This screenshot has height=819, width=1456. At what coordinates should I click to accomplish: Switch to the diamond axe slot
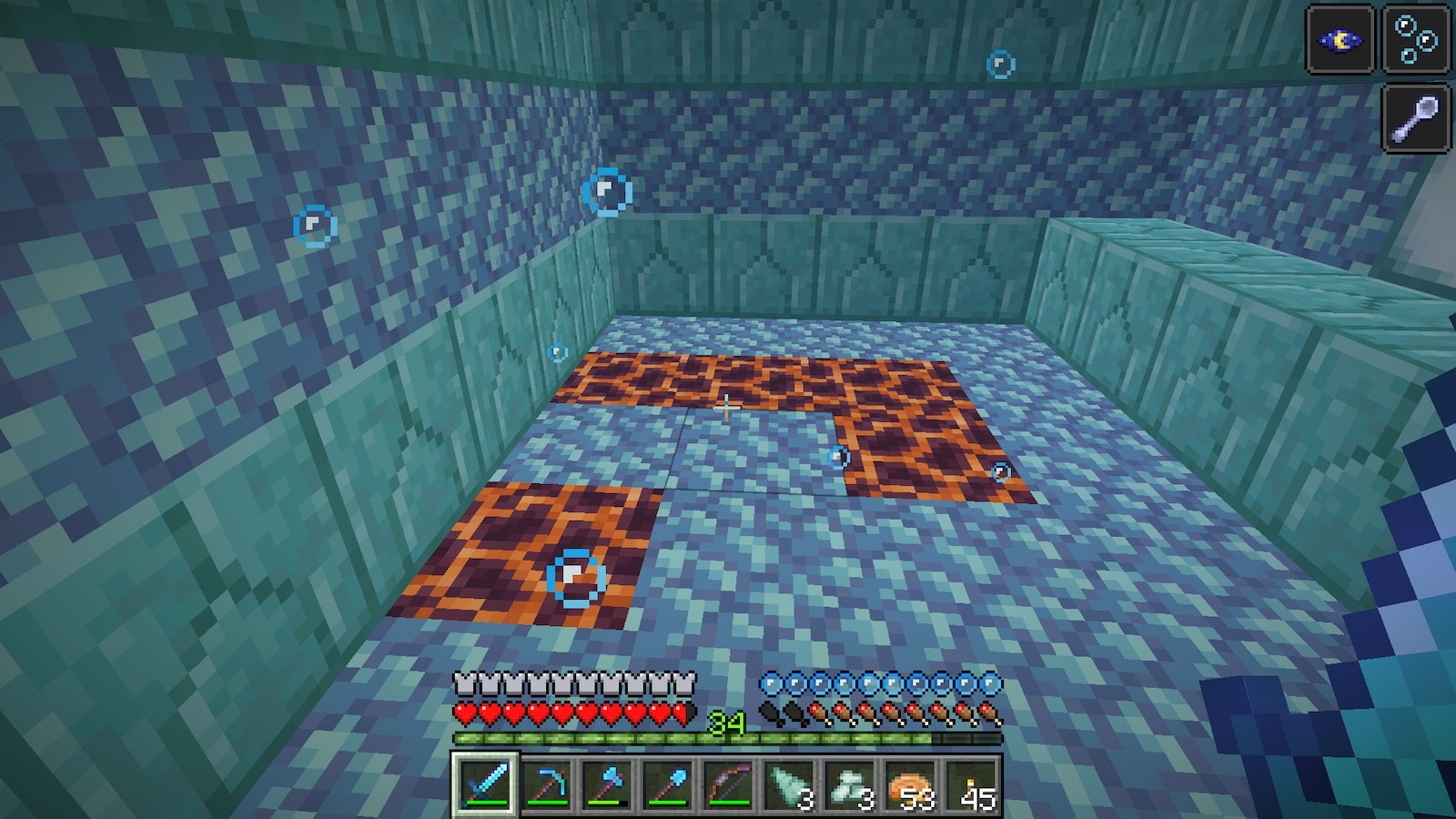[607, 784]
